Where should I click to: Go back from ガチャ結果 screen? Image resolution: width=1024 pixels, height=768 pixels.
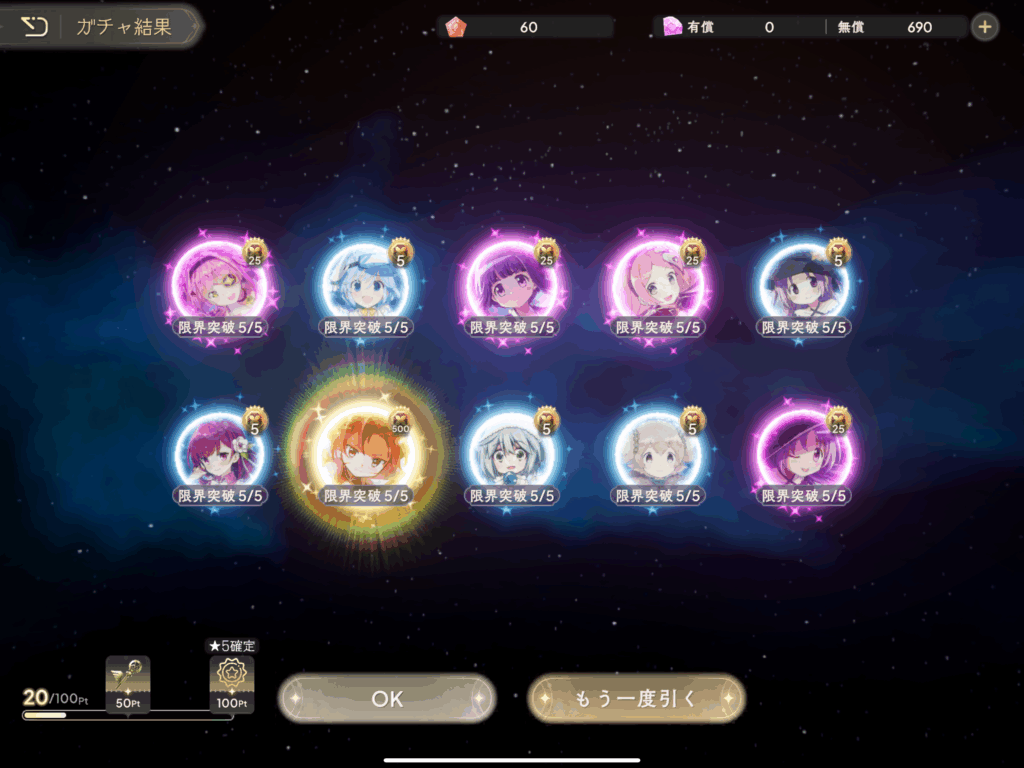pyautogui.click(x=35, y=27)
